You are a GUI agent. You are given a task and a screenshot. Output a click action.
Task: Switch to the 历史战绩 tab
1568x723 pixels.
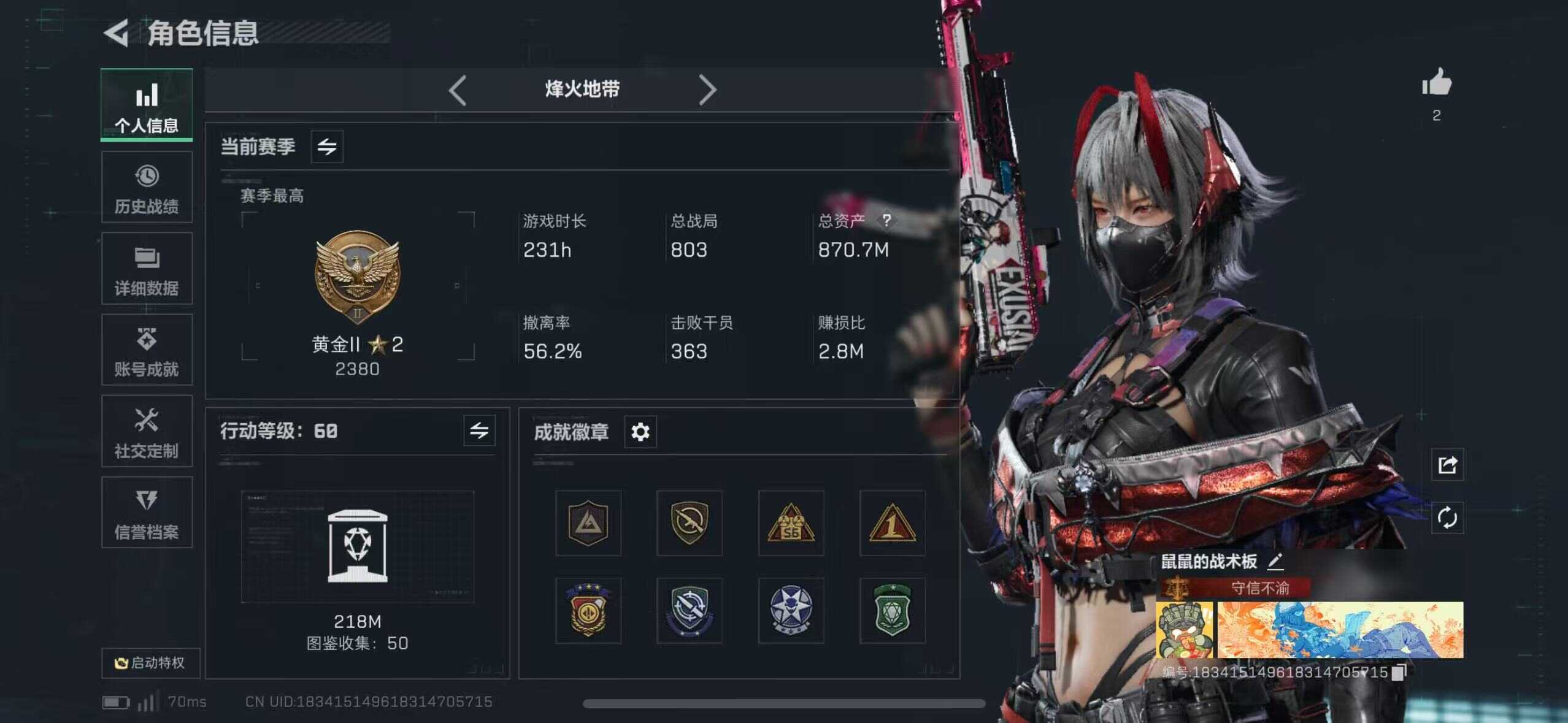[147, 188]
